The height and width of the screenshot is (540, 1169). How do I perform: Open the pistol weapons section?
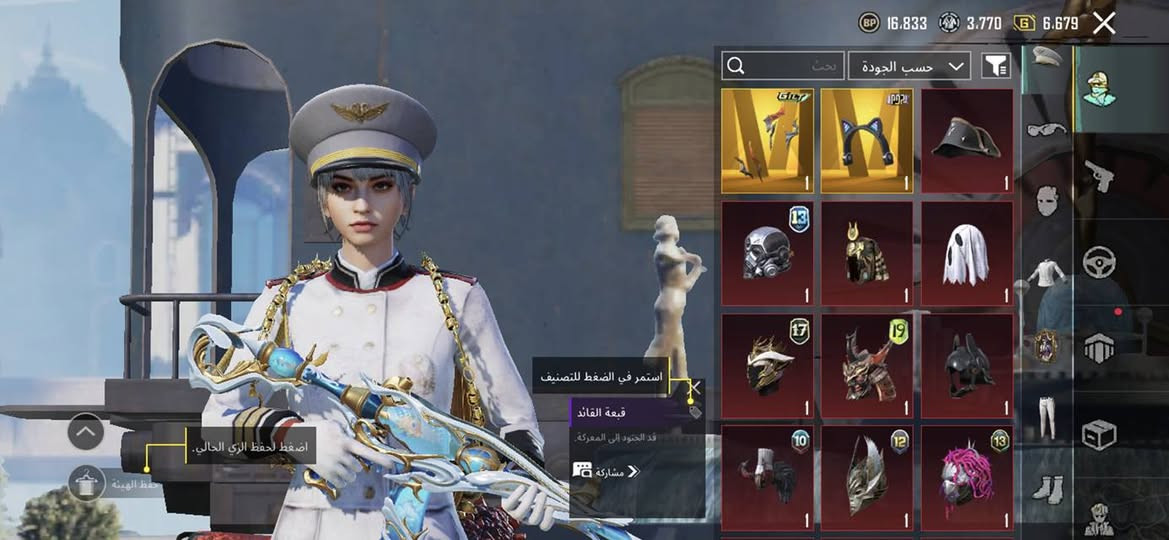[1099, 177]
